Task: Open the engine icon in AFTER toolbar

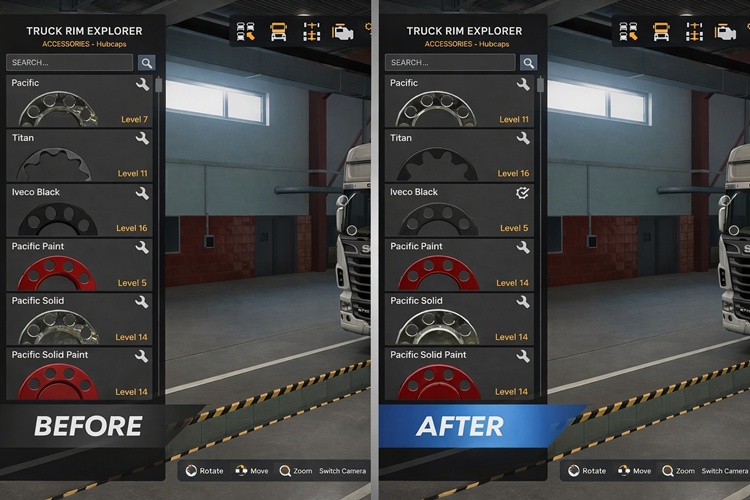Action: pos(726,32)
